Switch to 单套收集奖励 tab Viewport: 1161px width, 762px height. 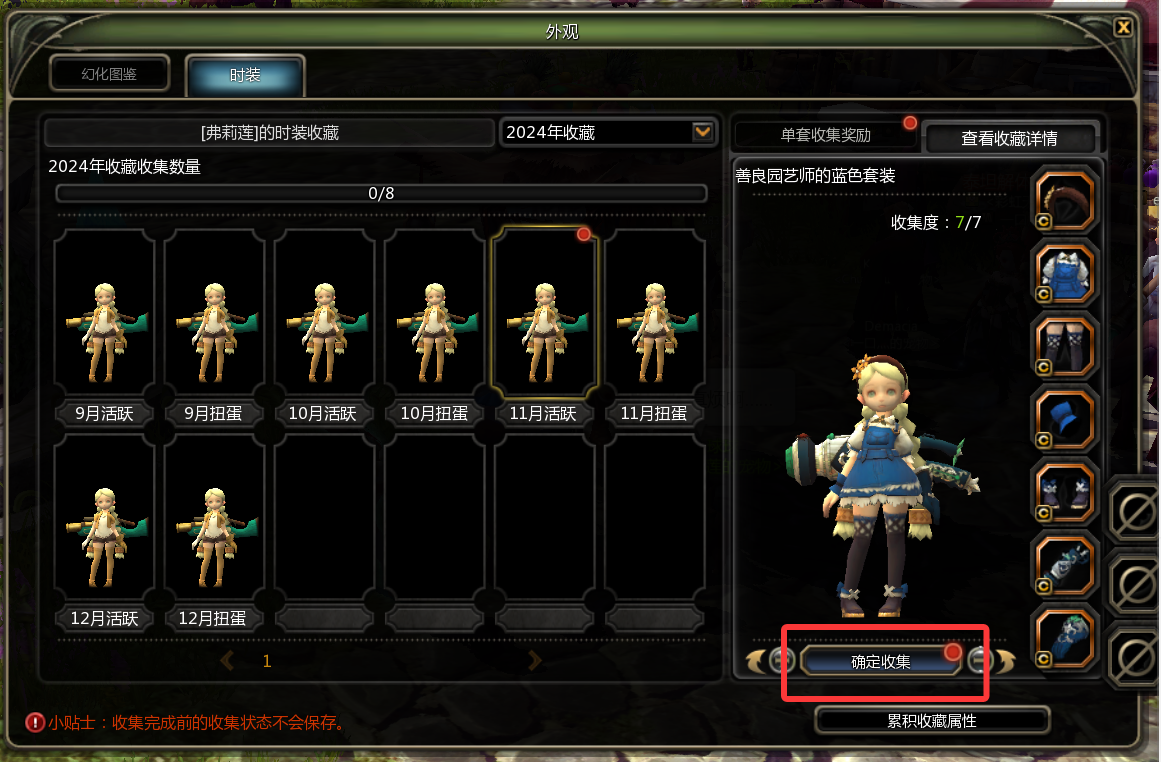click(x=825, y=135)
